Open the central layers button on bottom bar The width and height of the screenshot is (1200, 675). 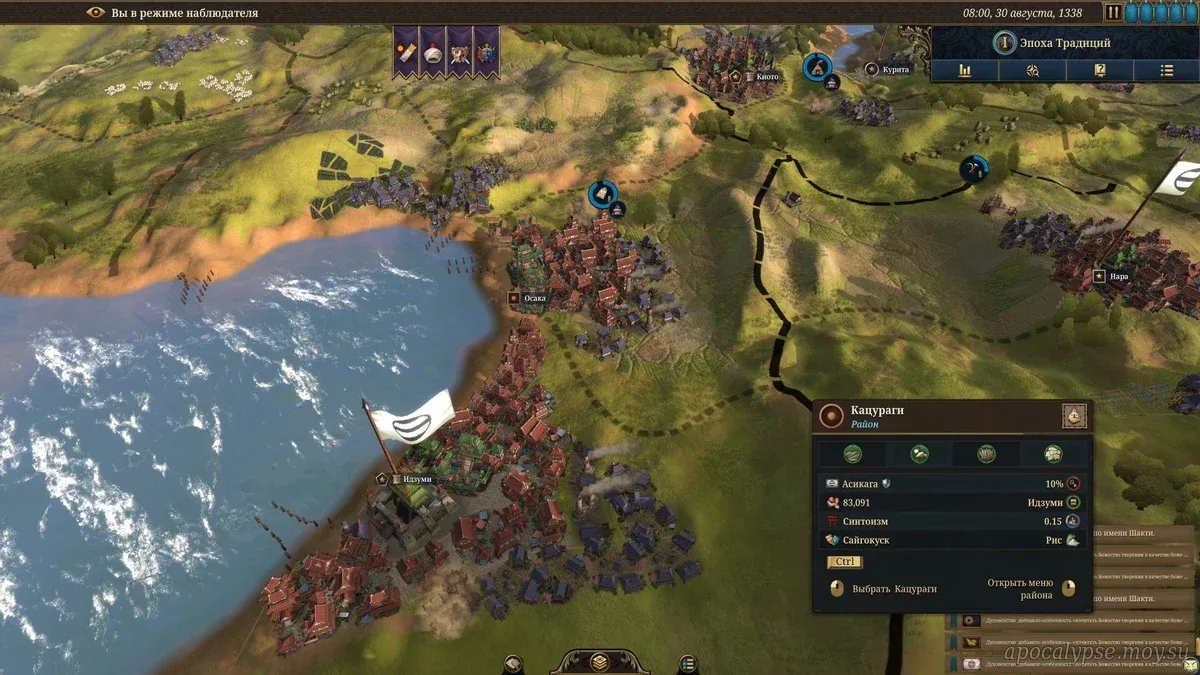tap(599, 662)
